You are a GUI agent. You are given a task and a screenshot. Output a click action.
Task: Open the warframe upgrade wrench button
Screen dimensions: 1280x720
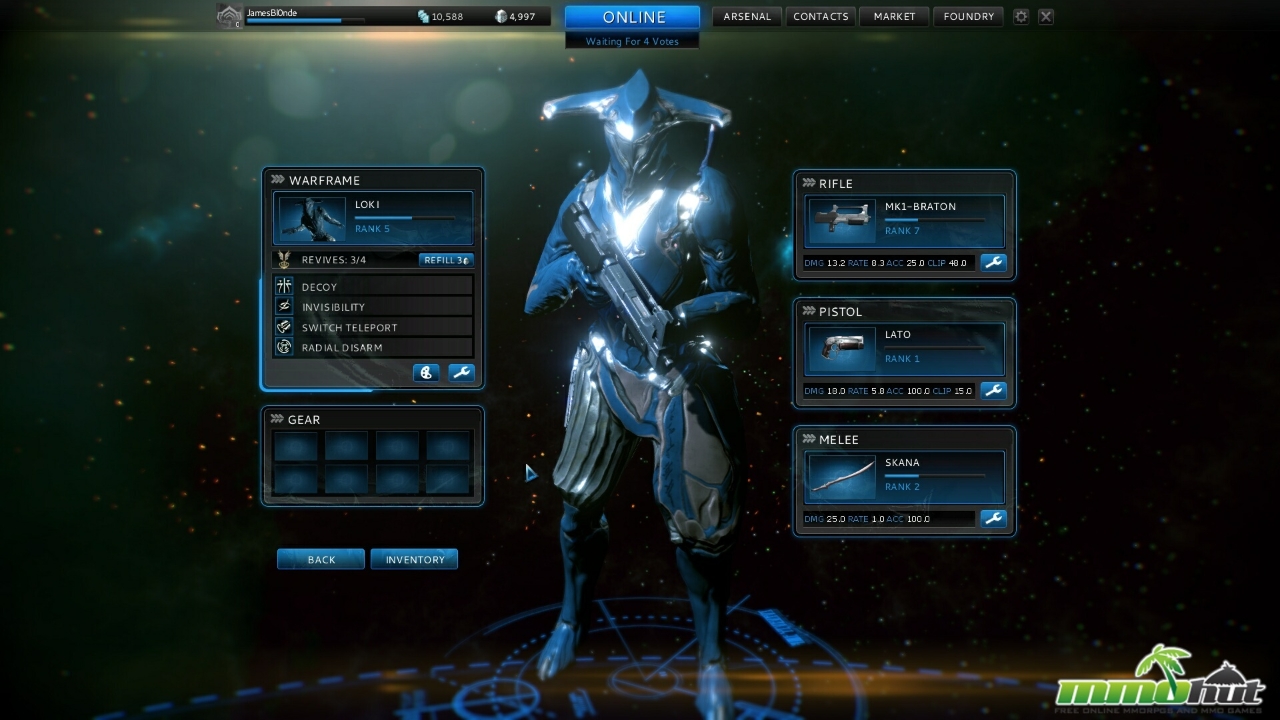461,373
